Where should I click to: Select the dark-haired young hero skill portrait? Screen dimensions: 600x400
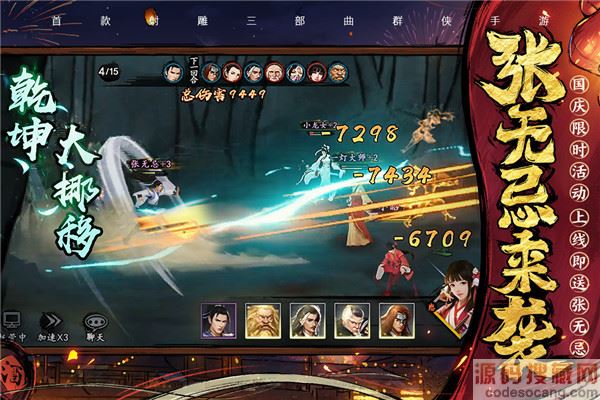point(218,319)
